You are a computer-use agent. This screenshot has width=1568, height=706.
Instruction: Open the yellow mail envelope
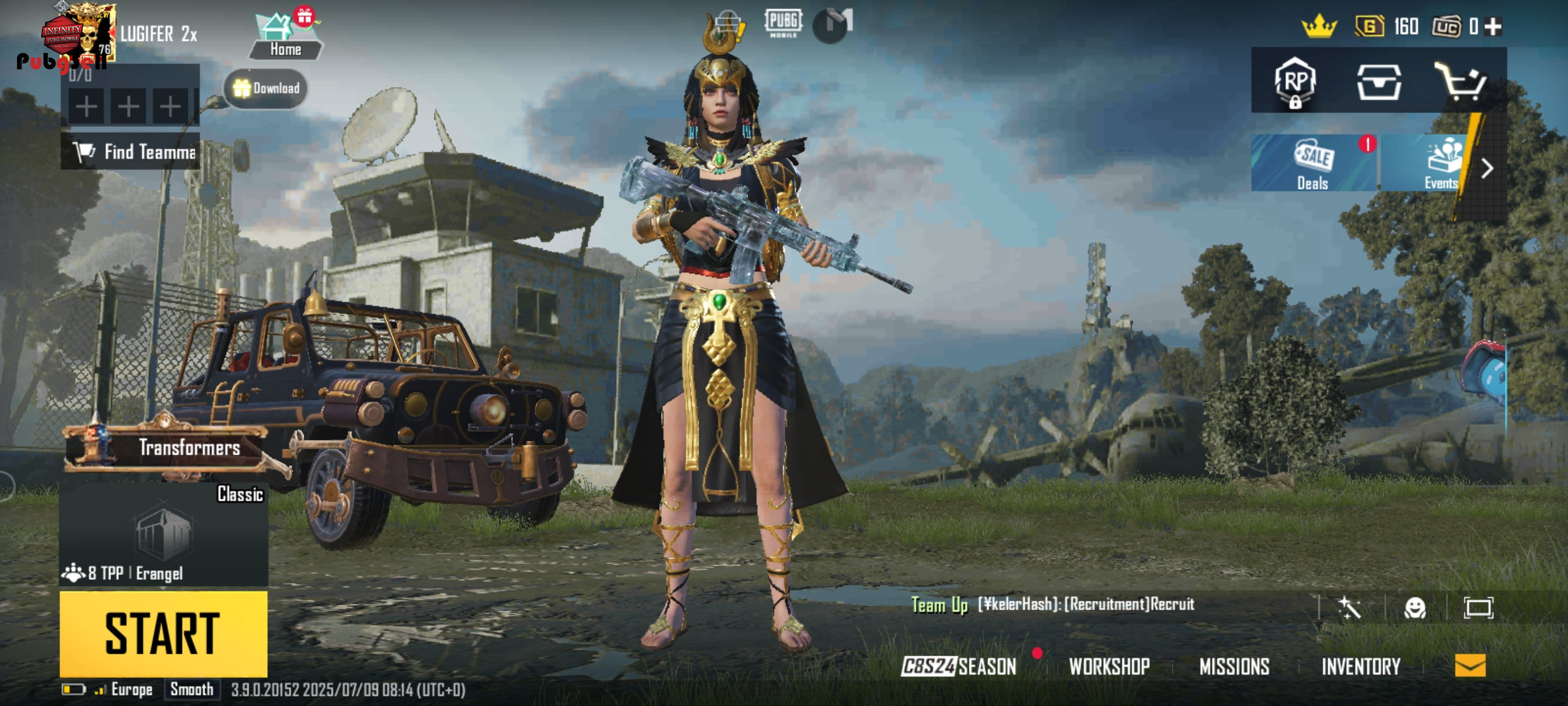click(1470, 665)
